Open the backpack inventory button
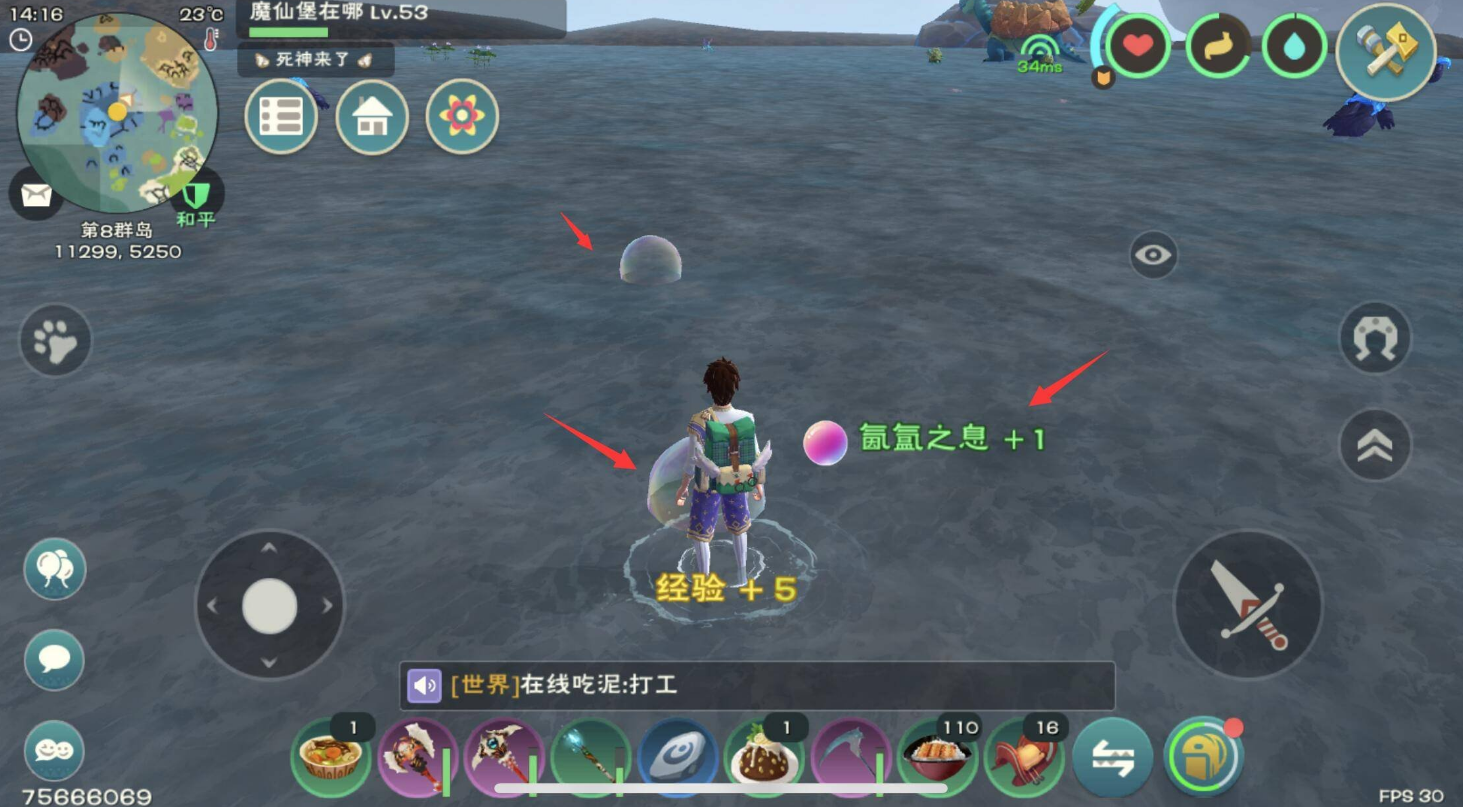The height and width of the screenshot is (807, 1463). [1203, 757]
